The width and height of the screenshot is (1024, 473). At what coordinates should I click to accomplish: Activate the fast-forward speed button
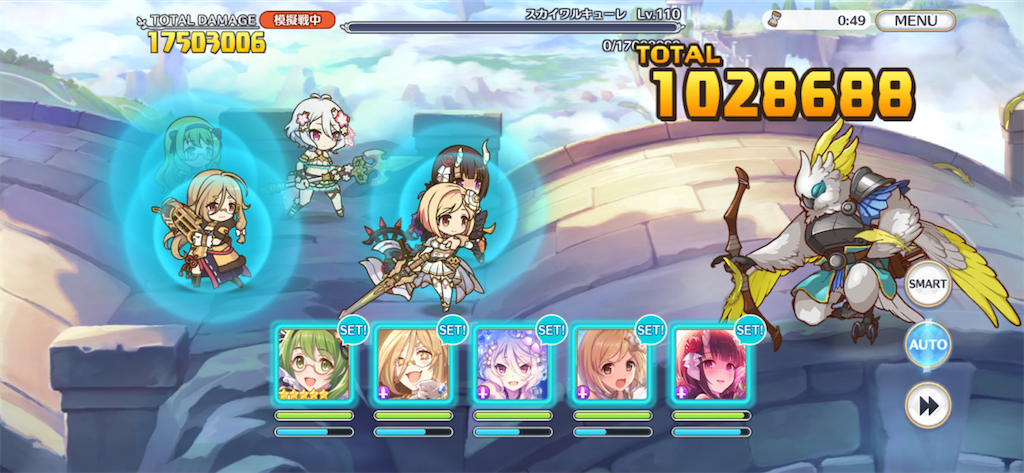pos(927,405)
